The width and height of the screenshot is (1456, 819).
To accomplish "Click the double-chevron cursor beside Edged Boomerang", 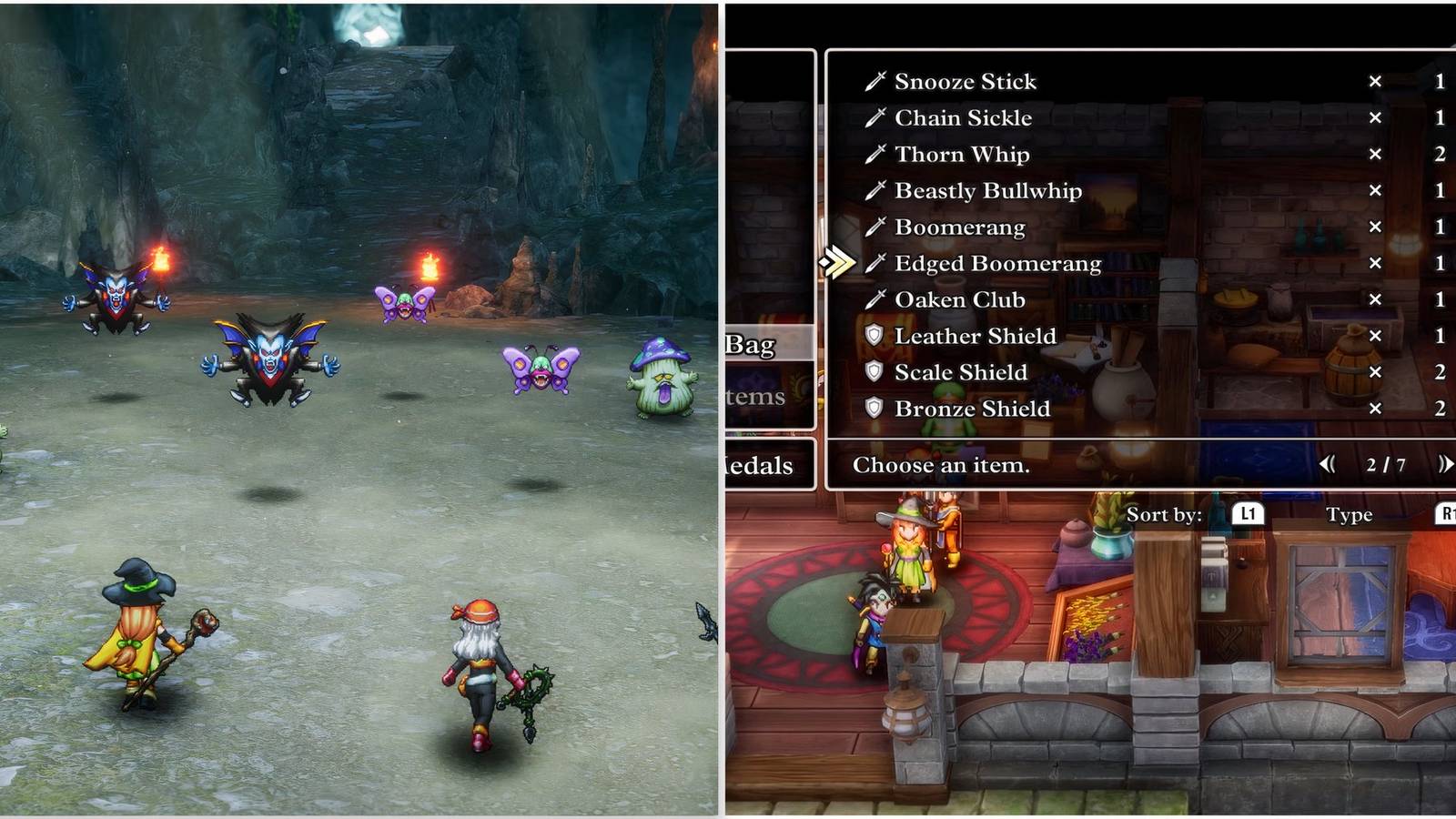I will (839, 263).
